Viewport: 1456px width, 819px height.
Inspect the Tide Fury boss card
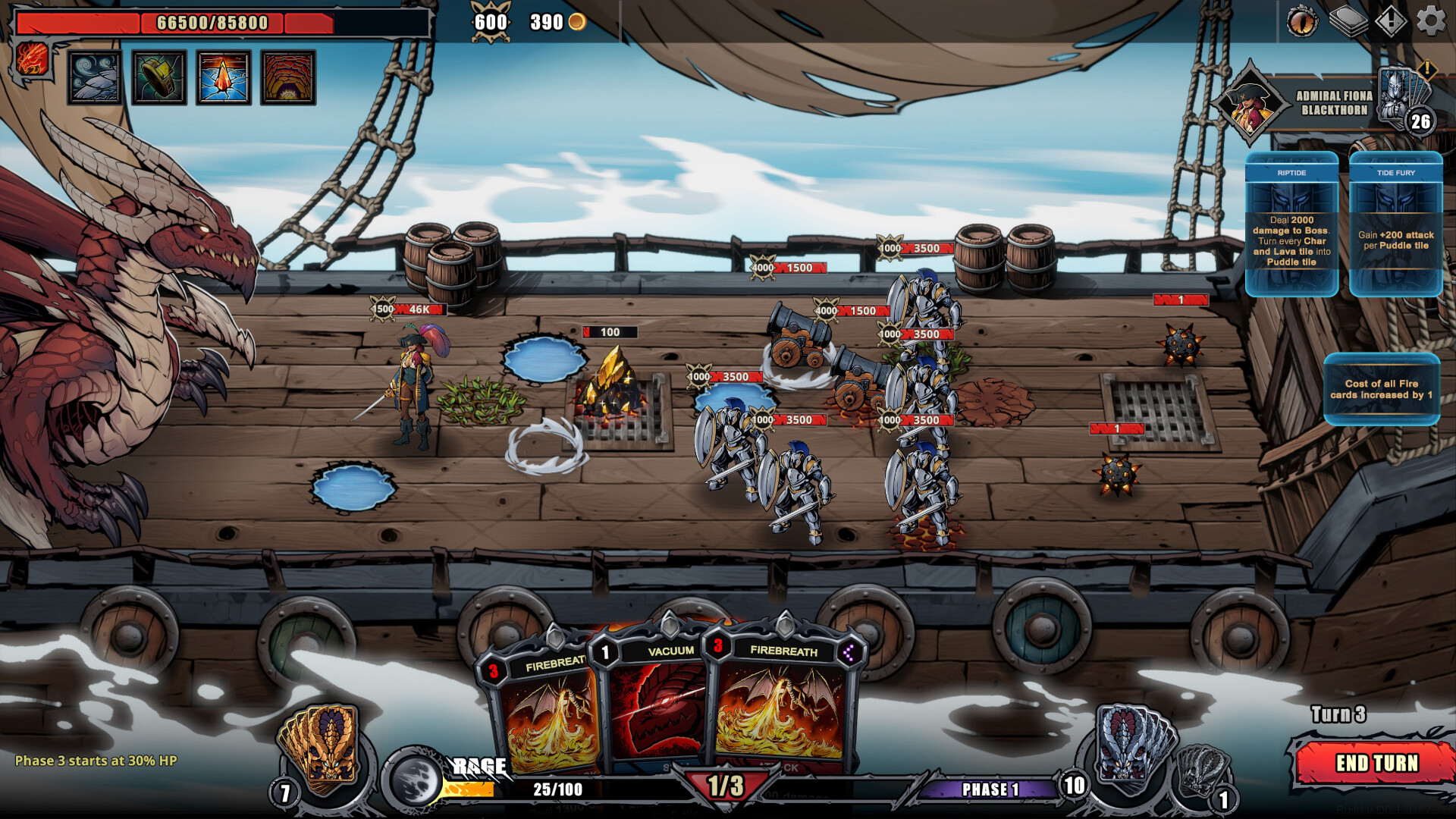click(1395, 224)
